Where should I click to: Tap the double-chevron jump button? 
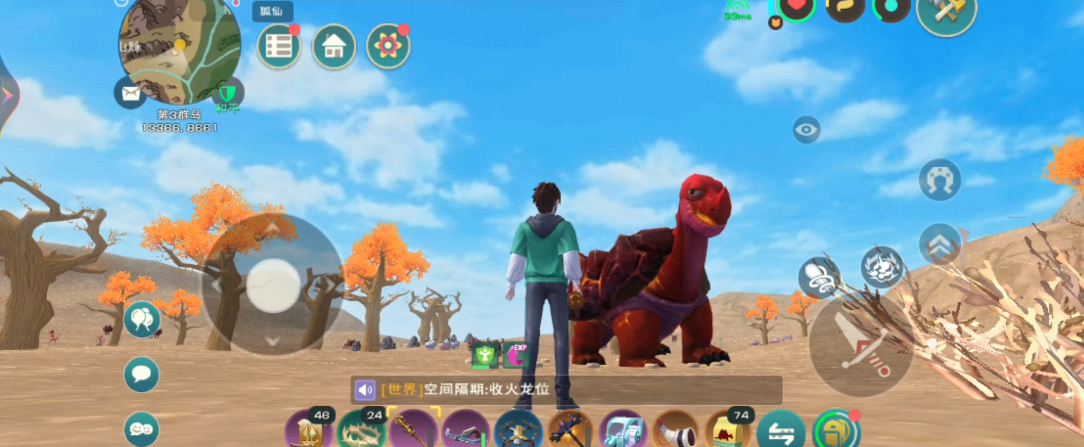point(939,241)
